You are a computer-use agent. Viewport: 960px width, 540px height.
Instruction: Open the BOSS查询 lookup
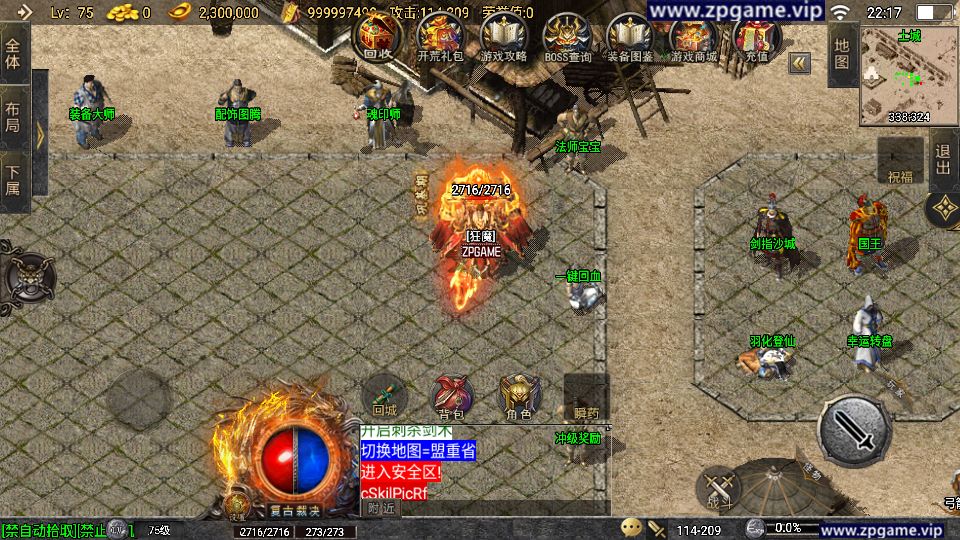tap(567, 39)
